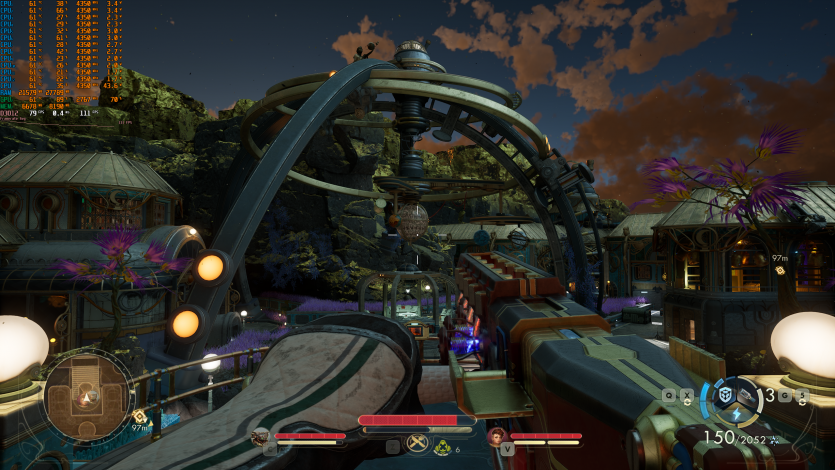
Task: Select the red-haired companion portrait
Action: click(497, 436)
